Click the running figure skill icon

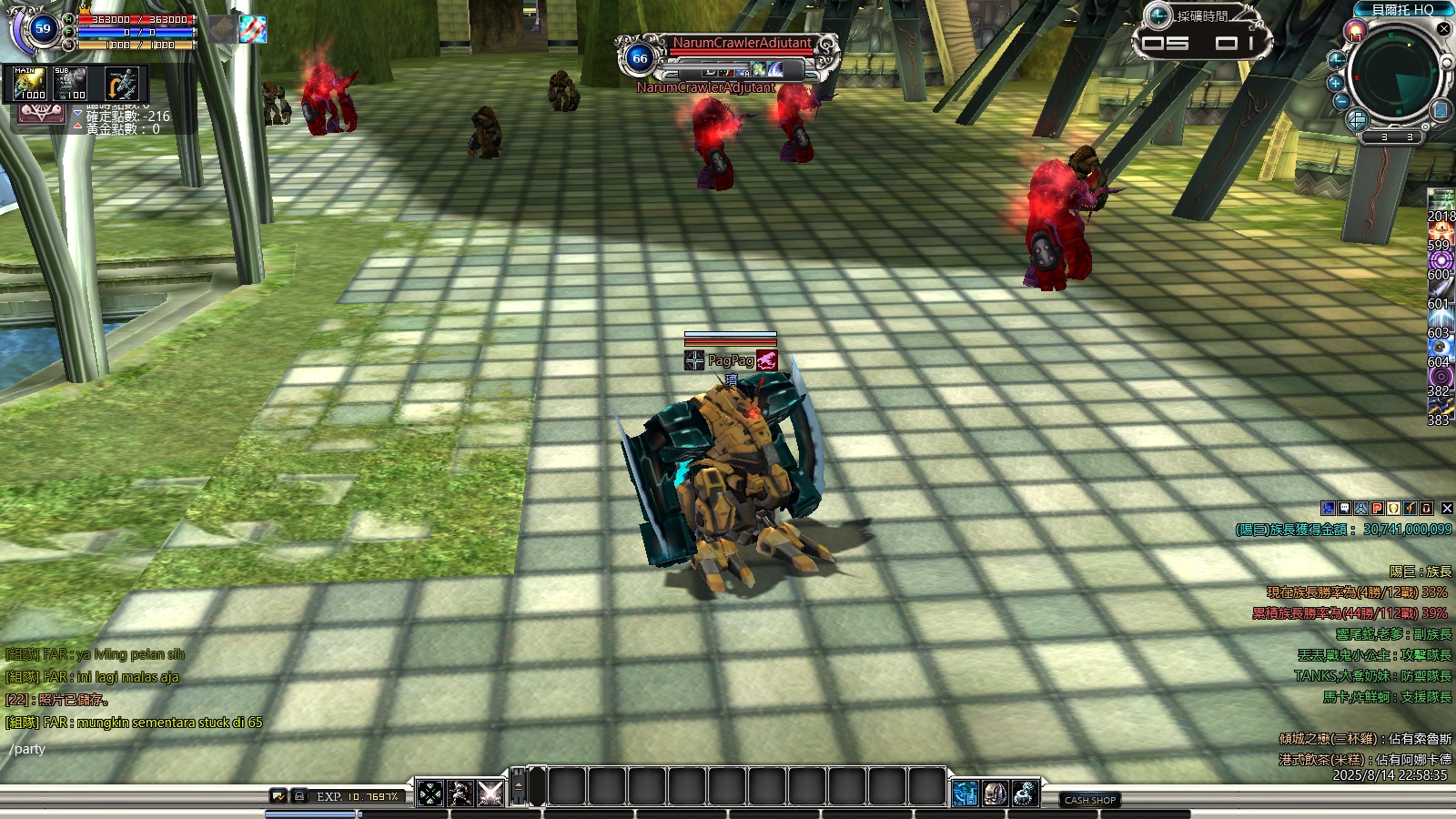(x=460, y=793)
